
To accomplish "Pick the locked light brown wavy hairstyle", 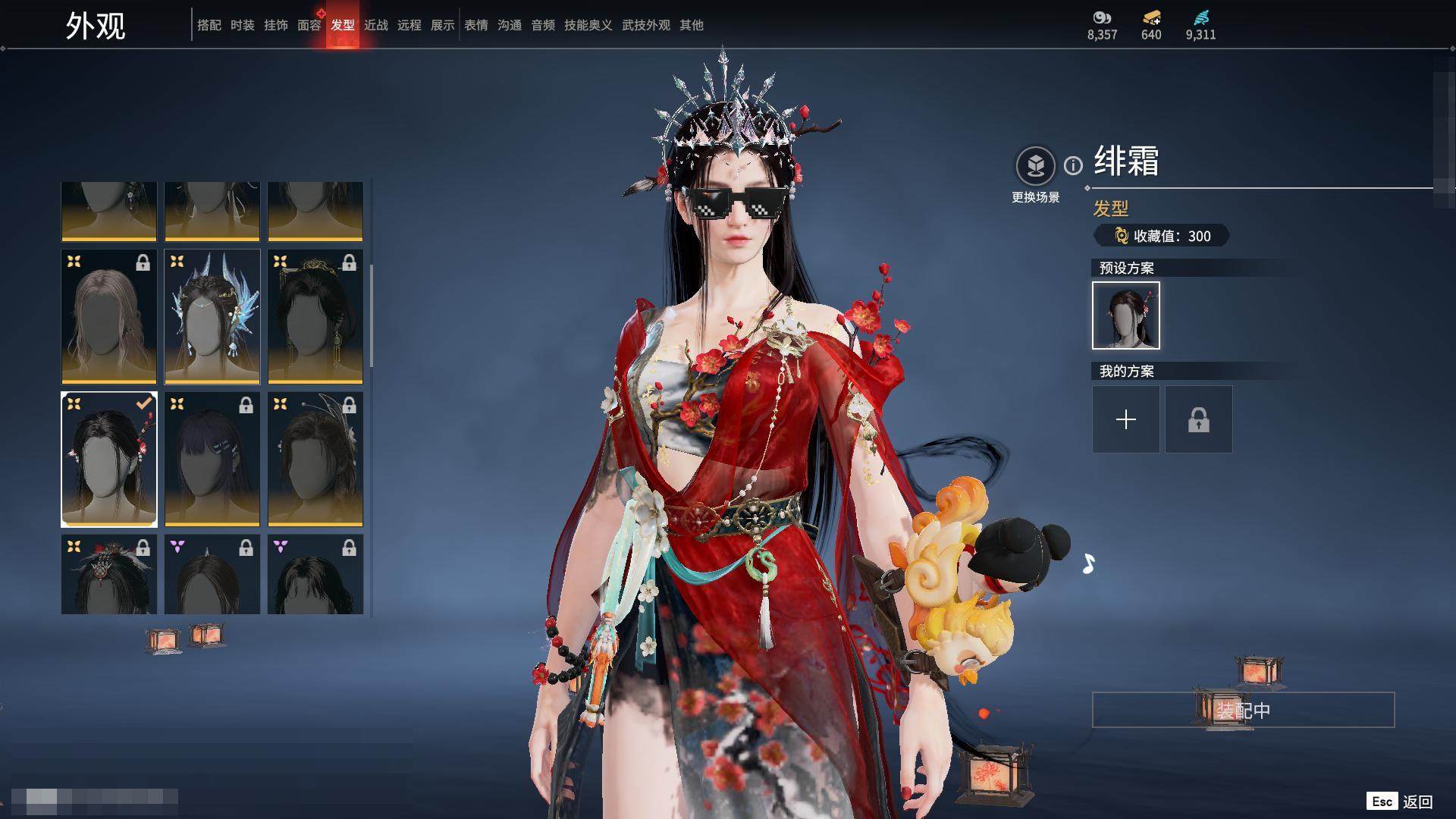I will (109, 317).
